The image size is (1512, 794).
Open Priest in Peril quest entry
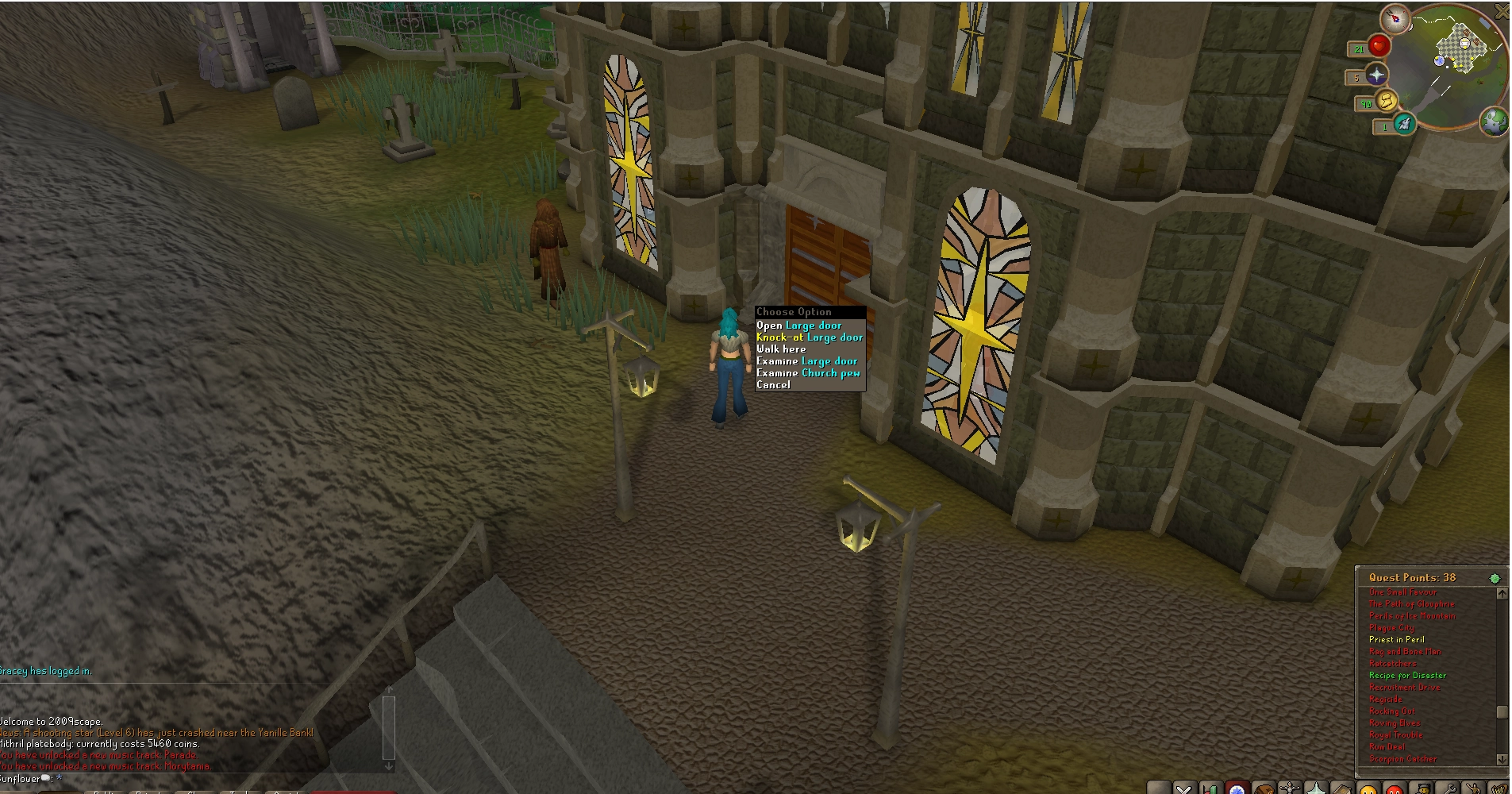[x=1396, y=640]
